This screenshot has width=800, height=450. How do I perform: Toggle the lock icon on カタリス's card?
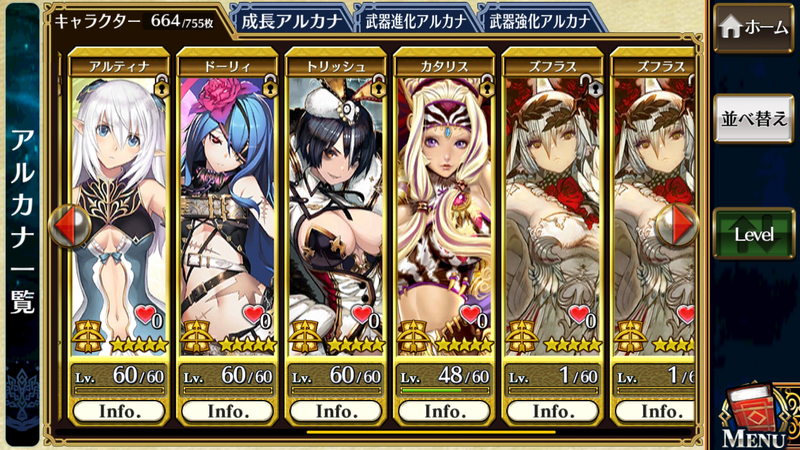(x=486, y=88)
